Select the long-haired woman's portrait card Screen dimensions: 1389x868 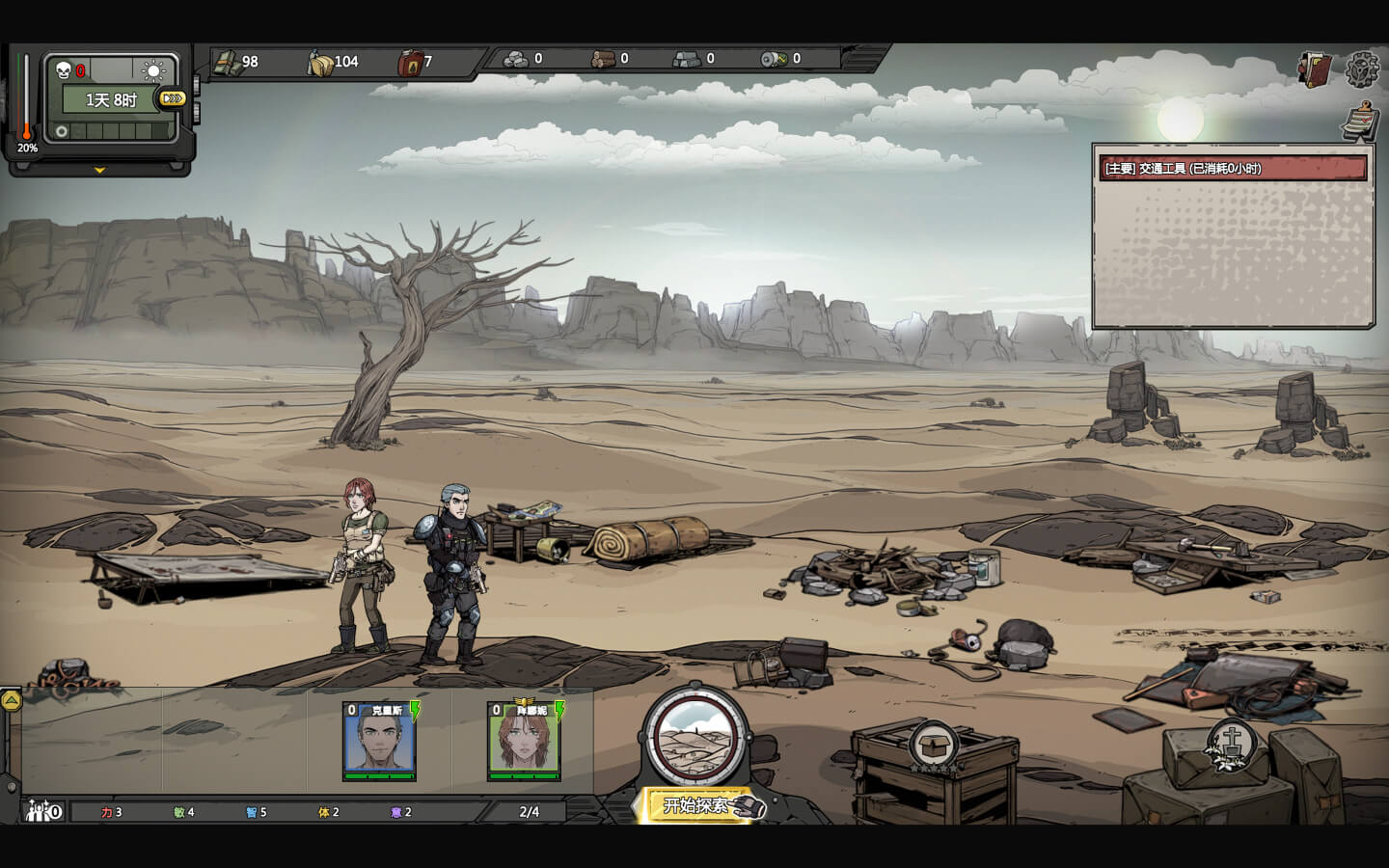tap(525, 741)
